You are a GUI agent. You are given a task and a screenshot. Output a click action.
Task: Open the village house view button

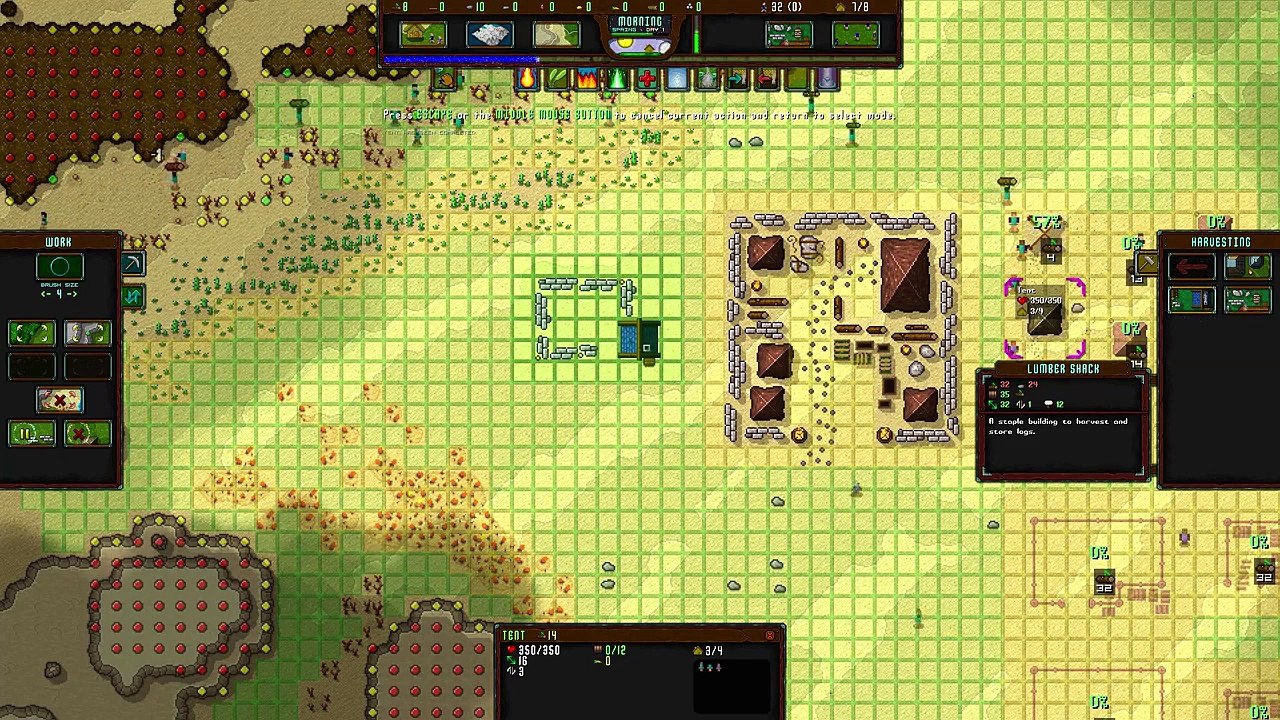(423, 35)
